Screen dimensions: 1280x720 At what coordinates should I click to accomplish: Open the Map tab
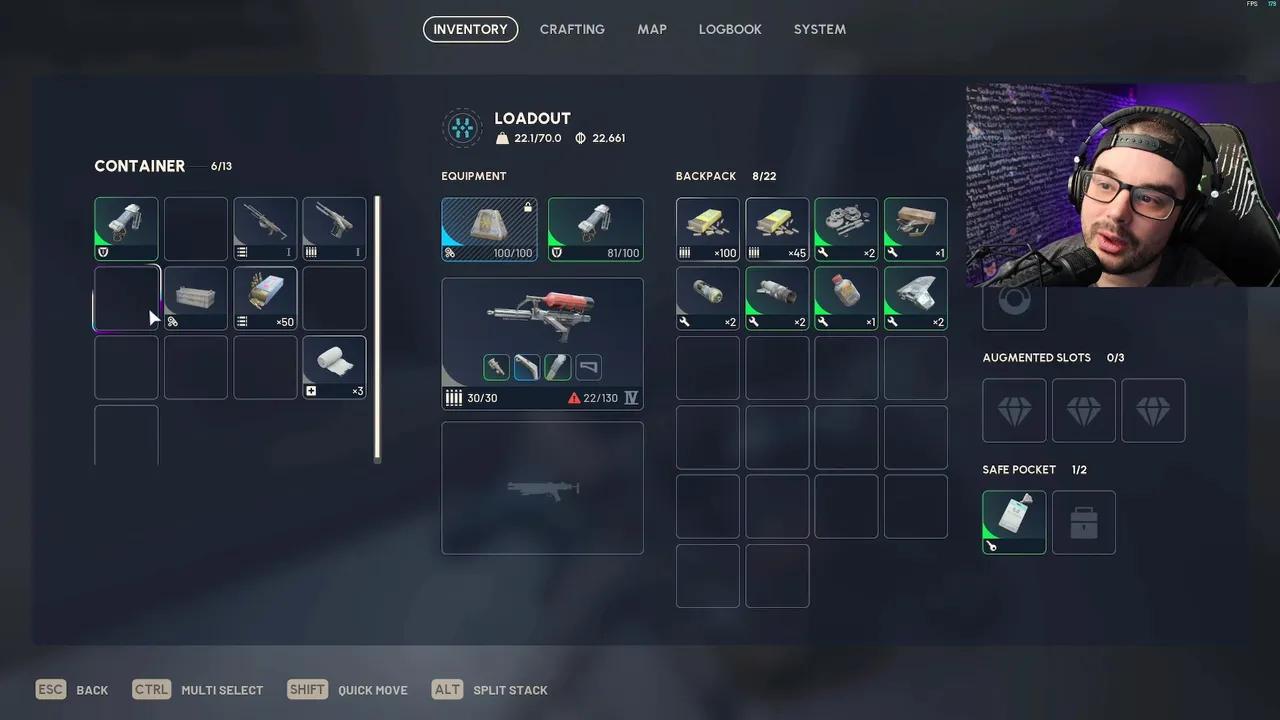652,29
